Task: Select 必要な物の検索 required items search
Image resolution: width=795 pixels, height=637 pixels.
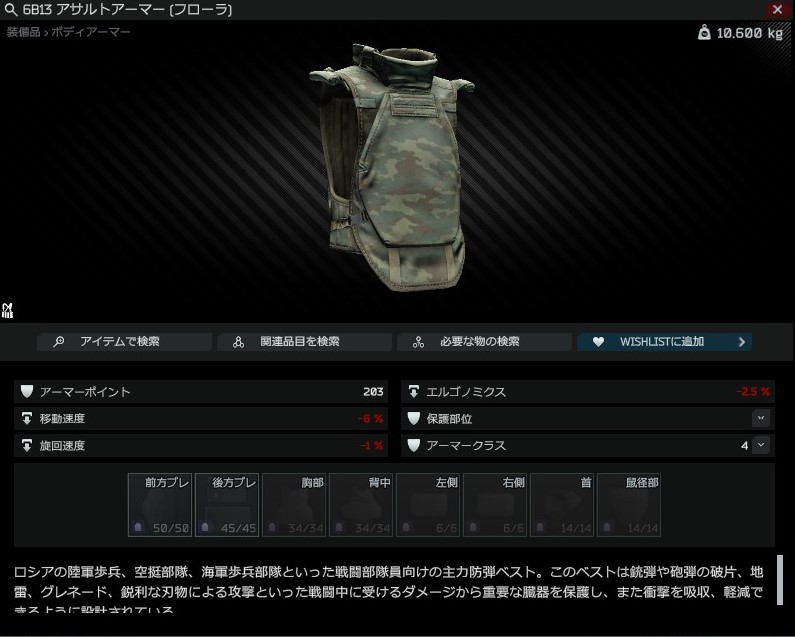Action: pos(484,342)
